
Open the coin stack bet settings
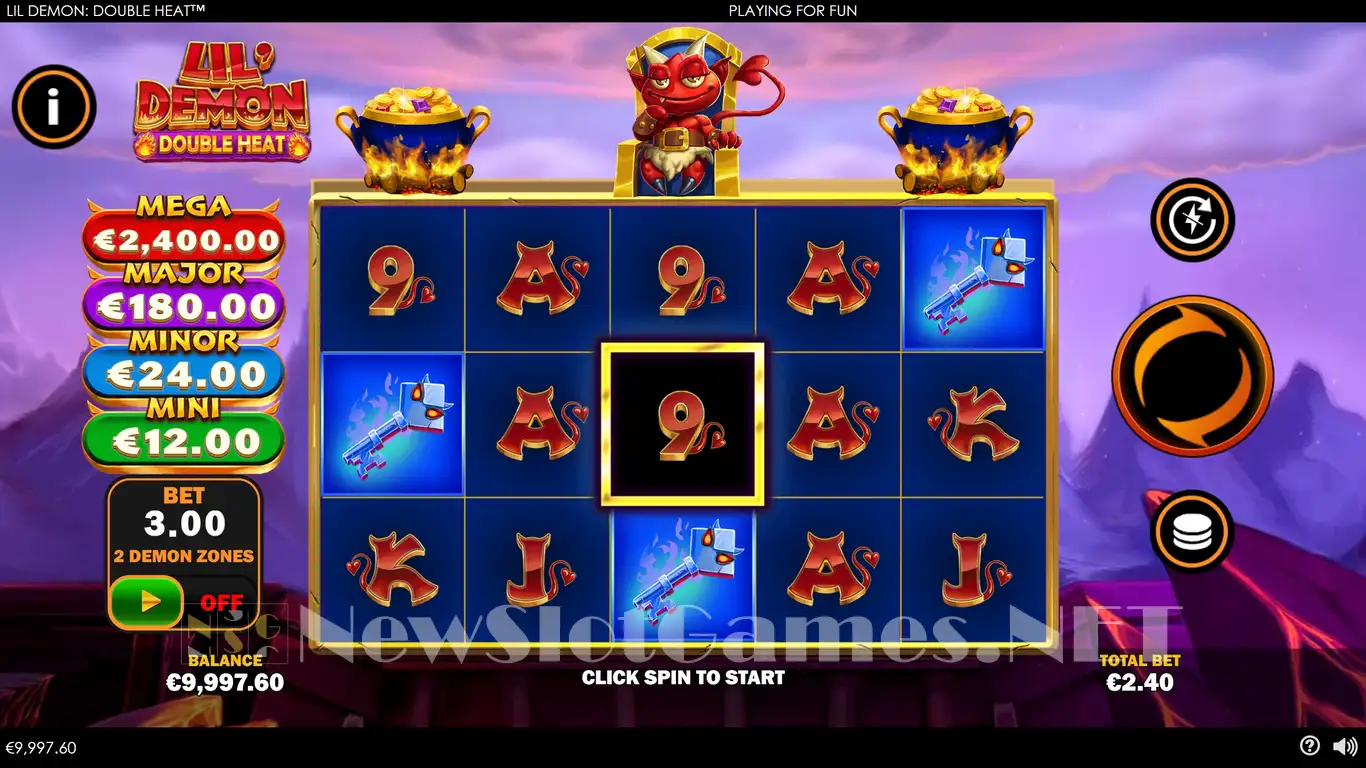click(x=1192, y=532)
